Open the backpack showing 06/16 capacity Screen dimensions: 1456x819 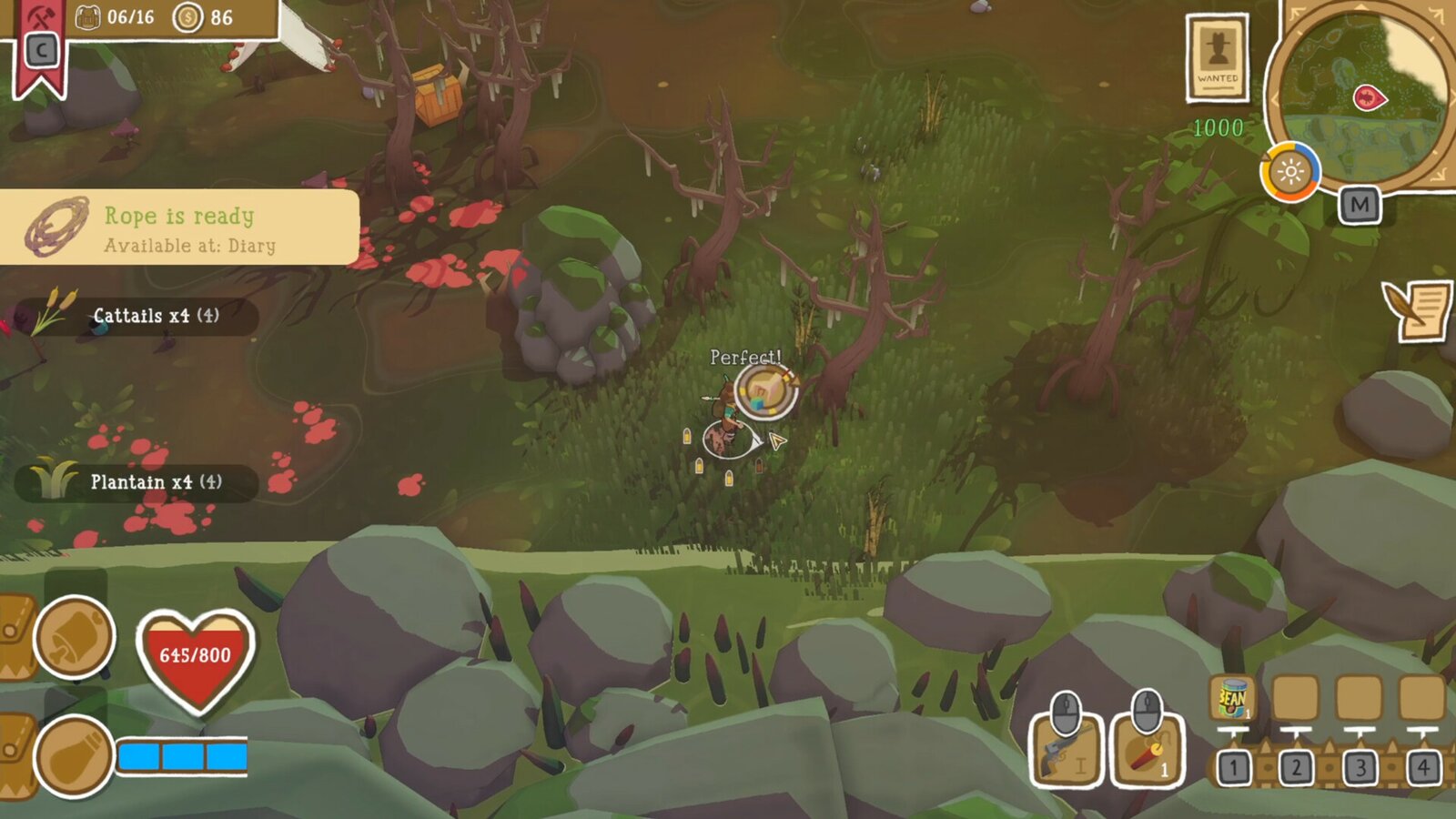point(87,15)
